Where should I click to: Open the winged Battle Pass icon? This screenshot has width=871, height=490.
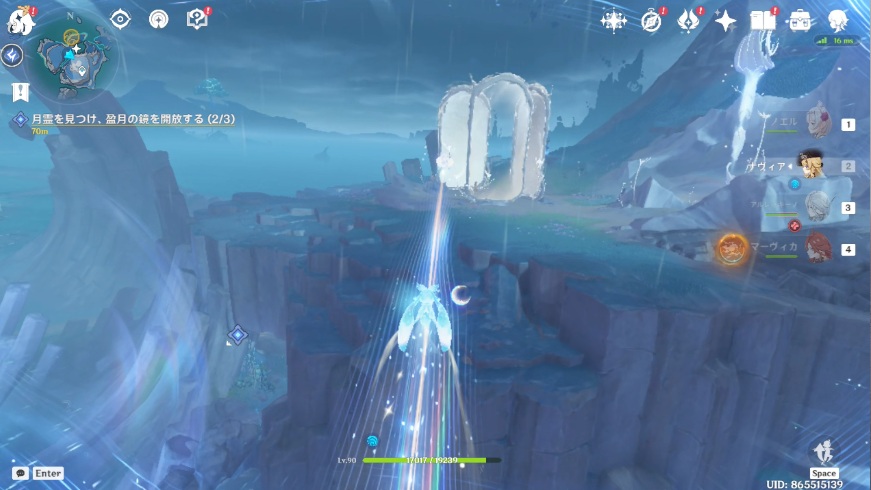688,20
